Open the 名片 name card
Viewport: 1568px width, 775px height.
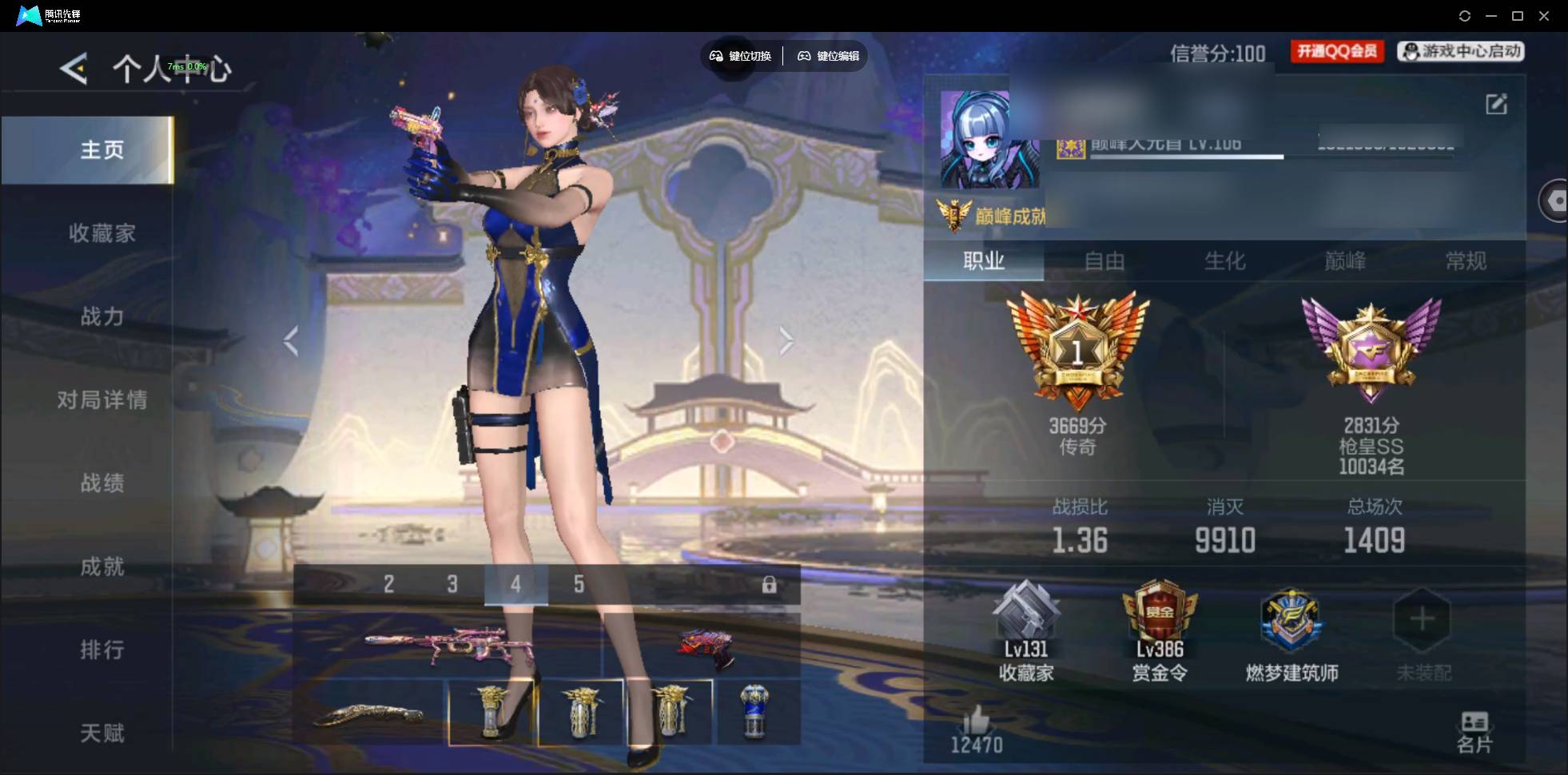(x=1474, y=732)
